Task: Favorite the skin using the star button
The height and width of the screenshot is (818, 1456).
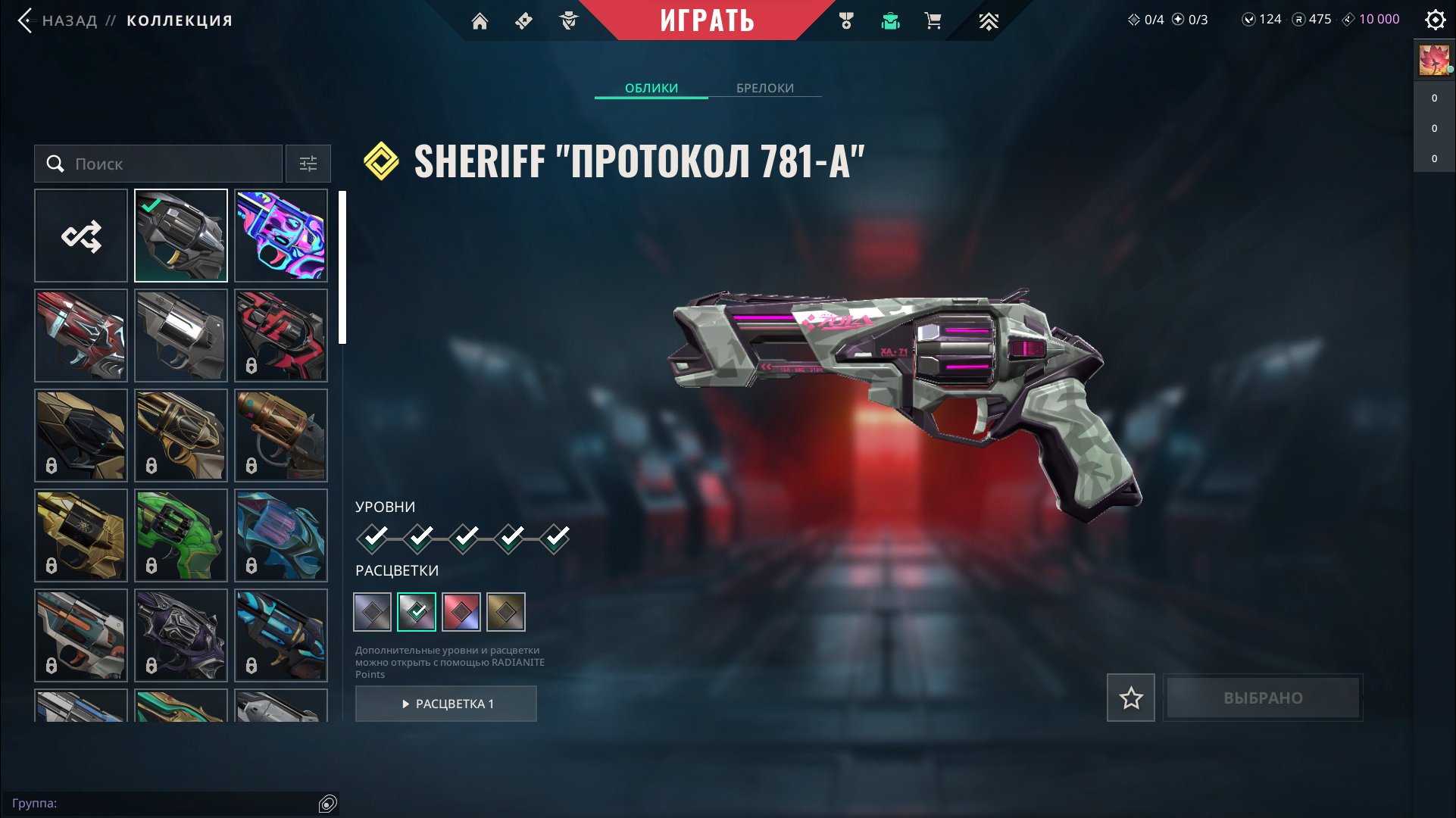Action: point(1130,698)
